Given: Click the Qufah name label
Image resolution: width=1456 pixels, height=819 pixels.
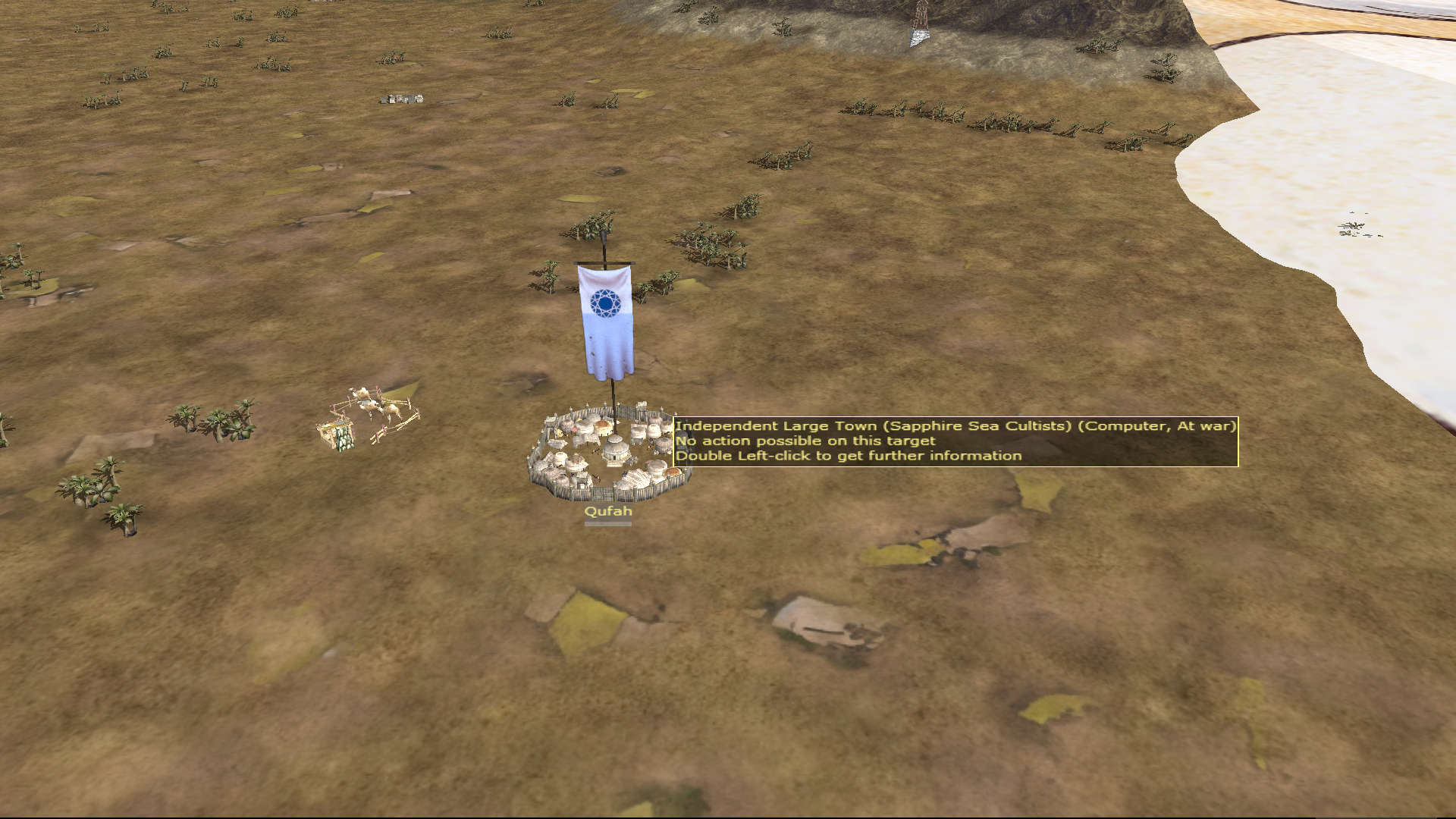Looking at the screenshot, I should click(607, 512).
